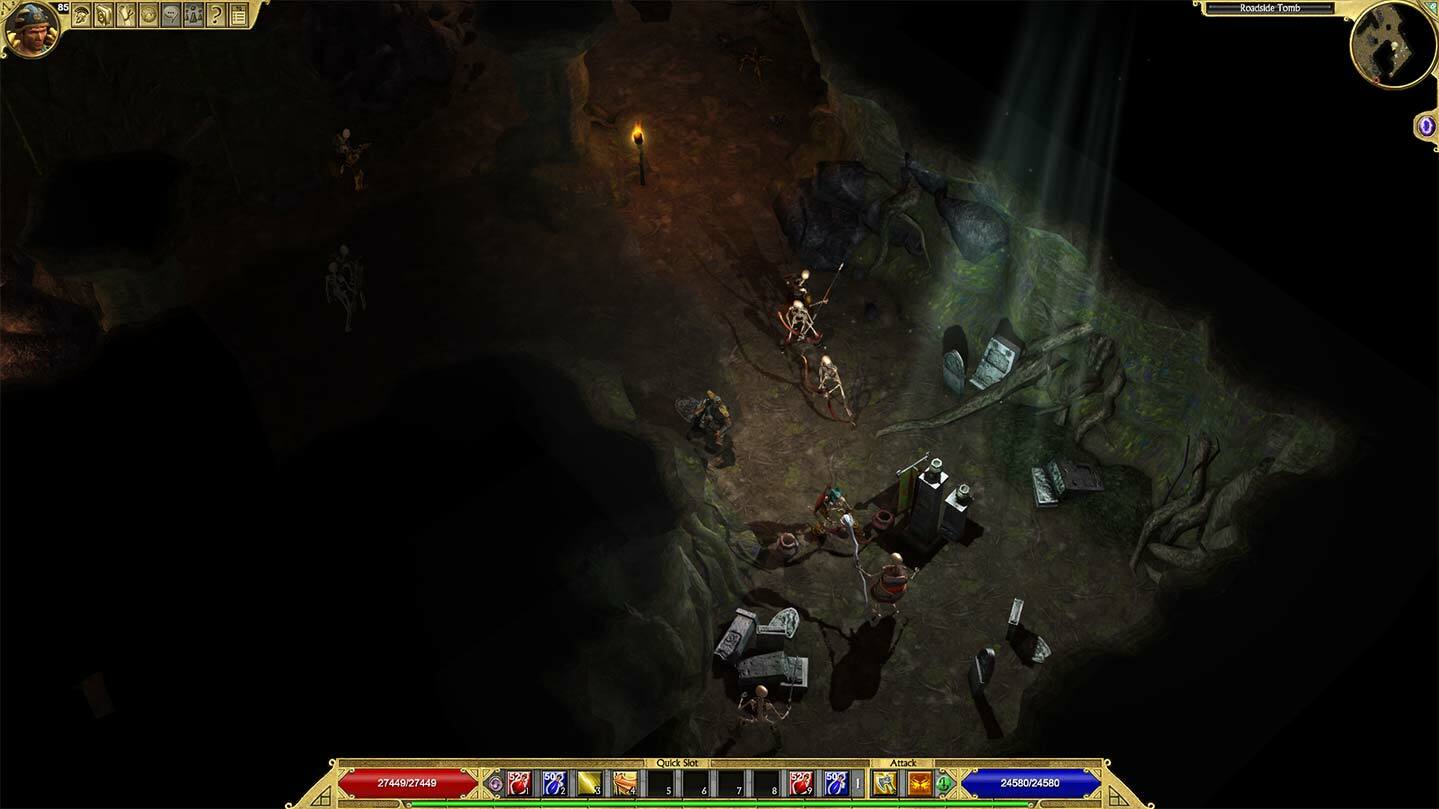
Task: Click the hand icon in the top toolbar
Action: pyautogui.click(x=124, y=15)
